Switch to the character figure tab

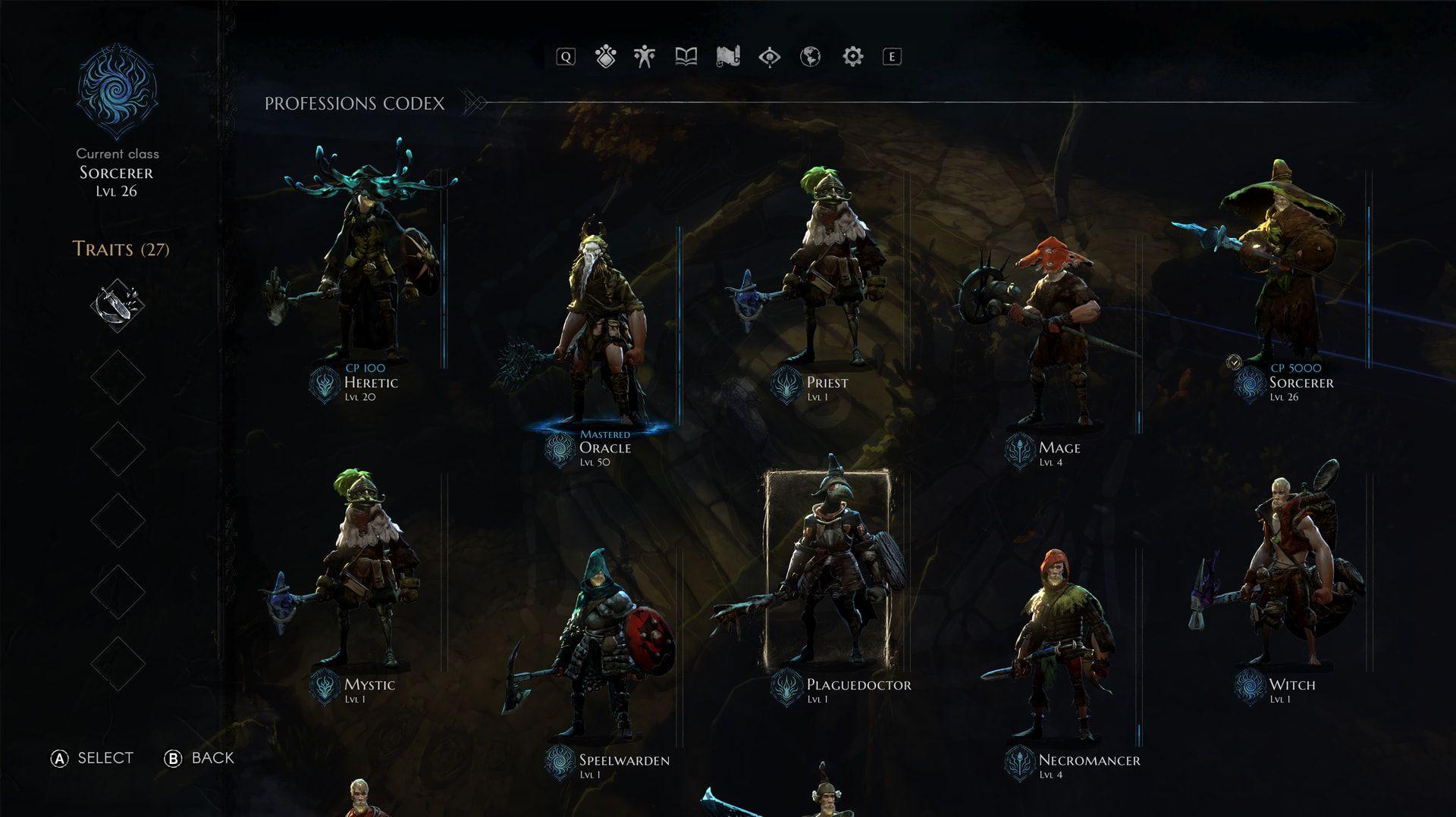[645, 57]
